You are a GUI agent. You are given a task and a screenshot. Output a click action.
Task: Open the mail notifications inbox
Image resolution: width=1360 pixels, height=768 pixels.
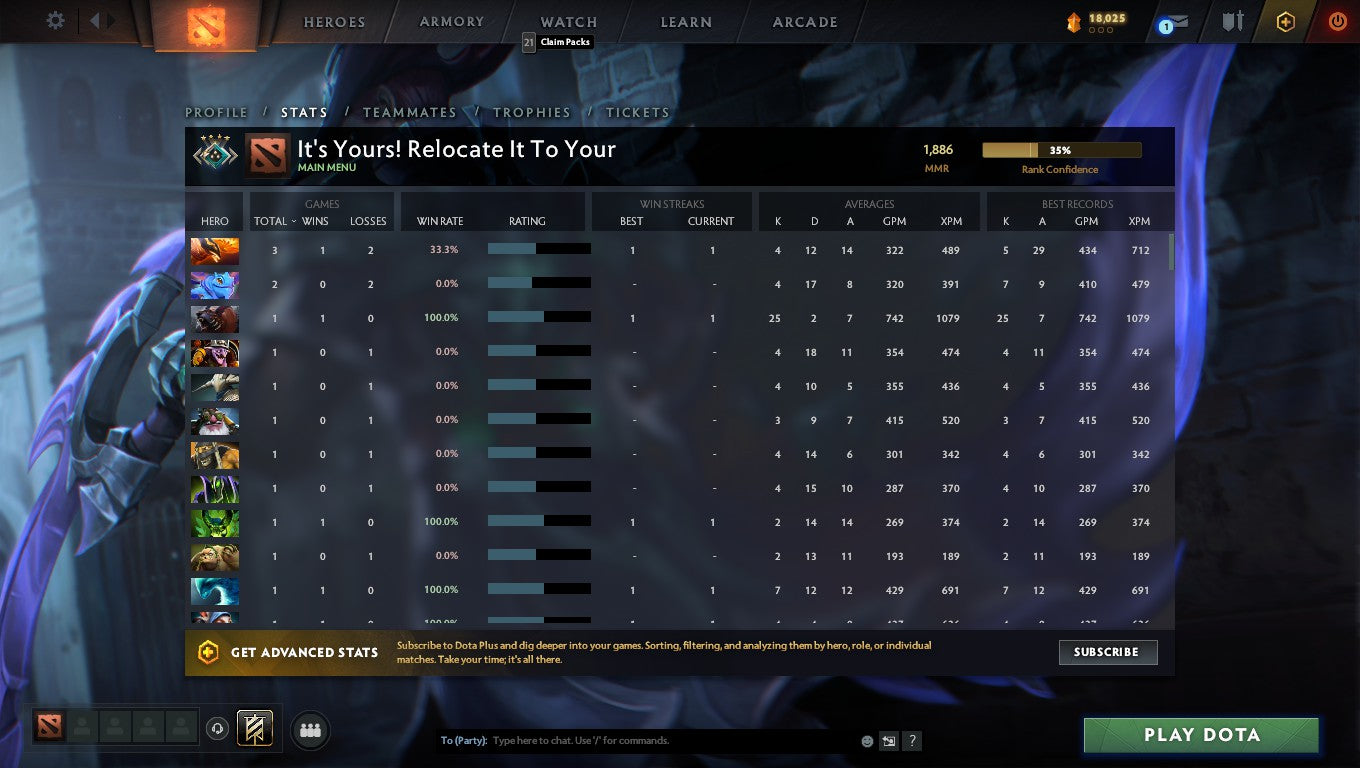pos(1172,20)
